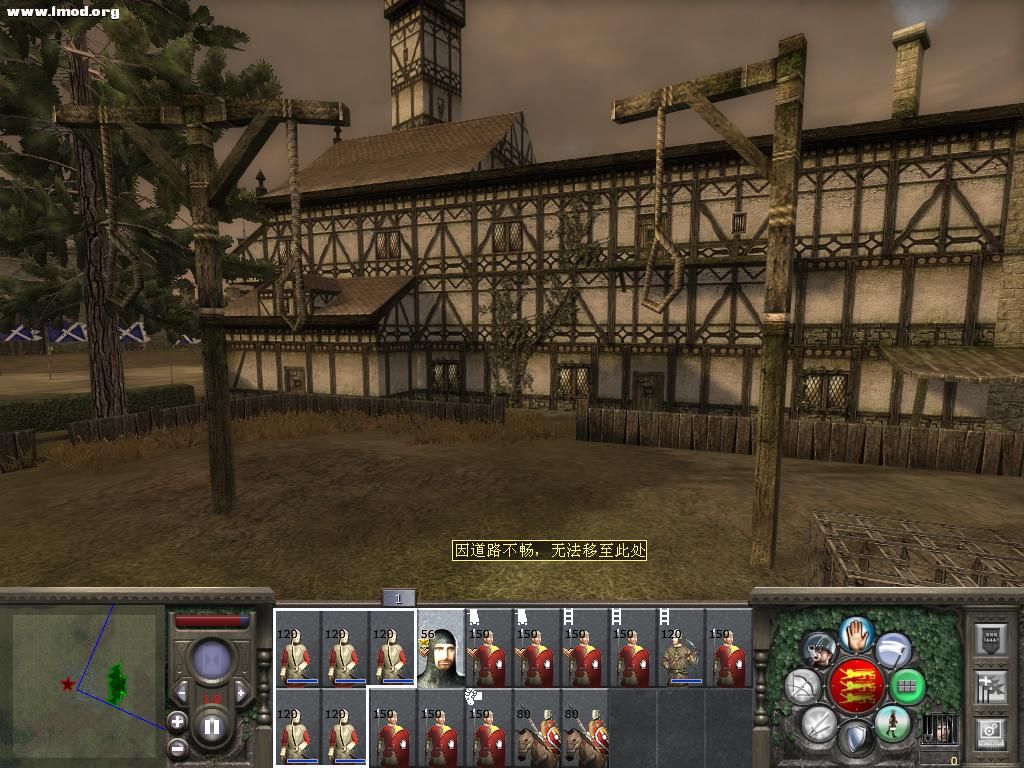Toggle the crossed swords button
This screenshot has width=1024, height=768.
click(x=819, y=722)
